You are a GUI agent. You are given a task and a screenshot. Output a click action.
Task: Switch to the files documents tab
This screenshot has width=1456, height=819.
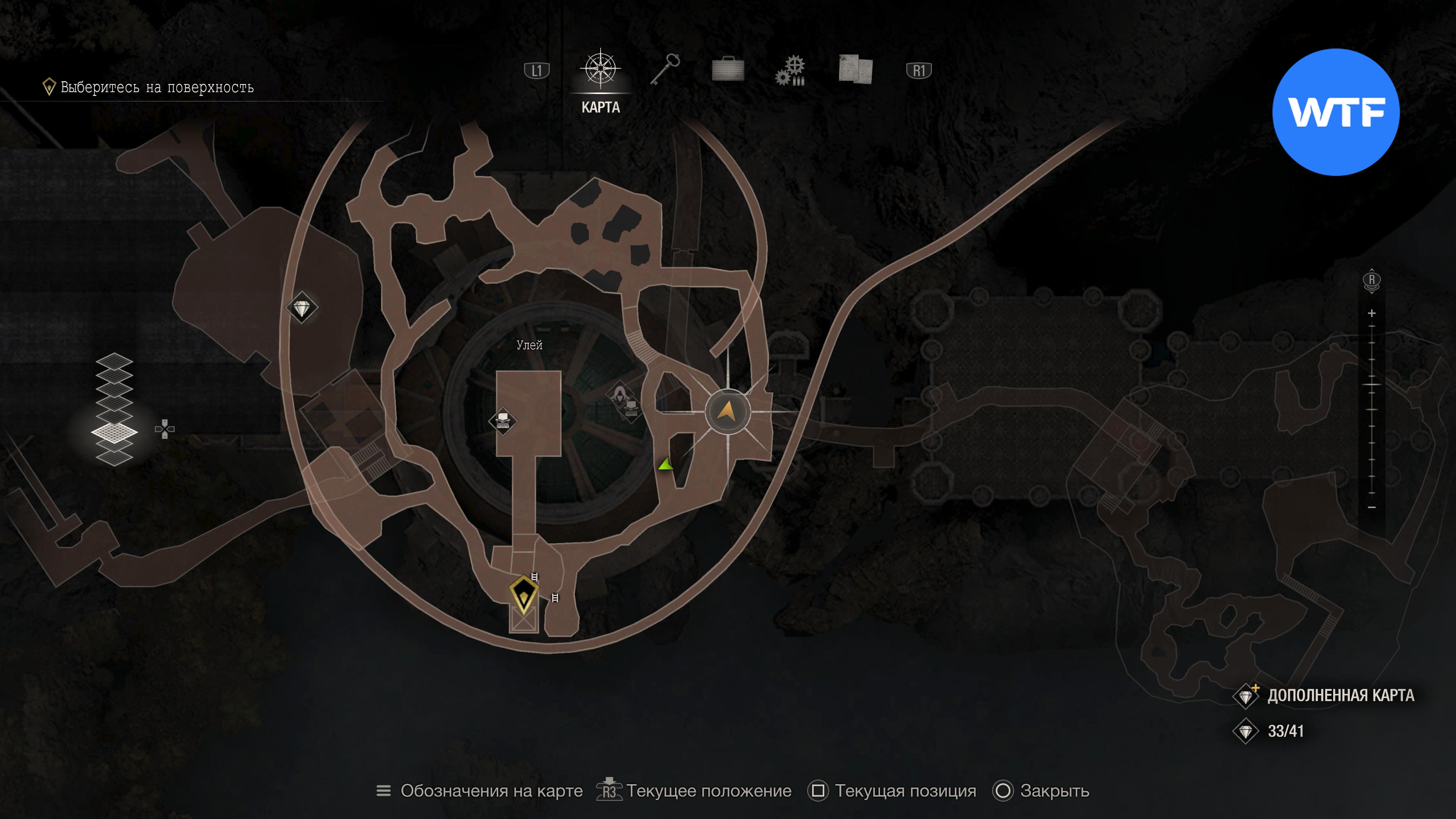pyautogui.click(x=856, y=69)
